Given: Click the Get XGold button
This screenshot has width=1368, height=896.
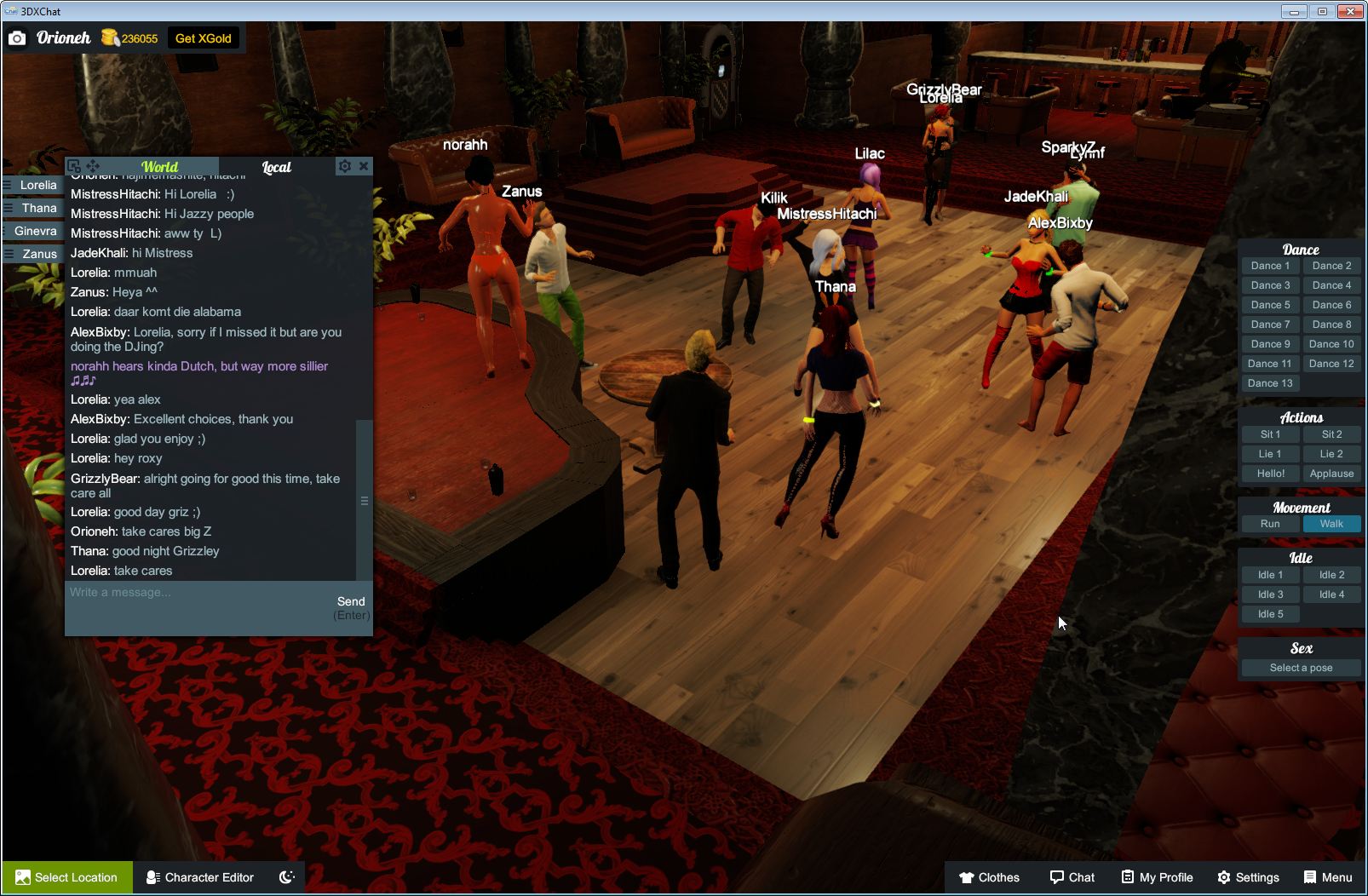Looking at the screenshot, I should click(204, 37).
